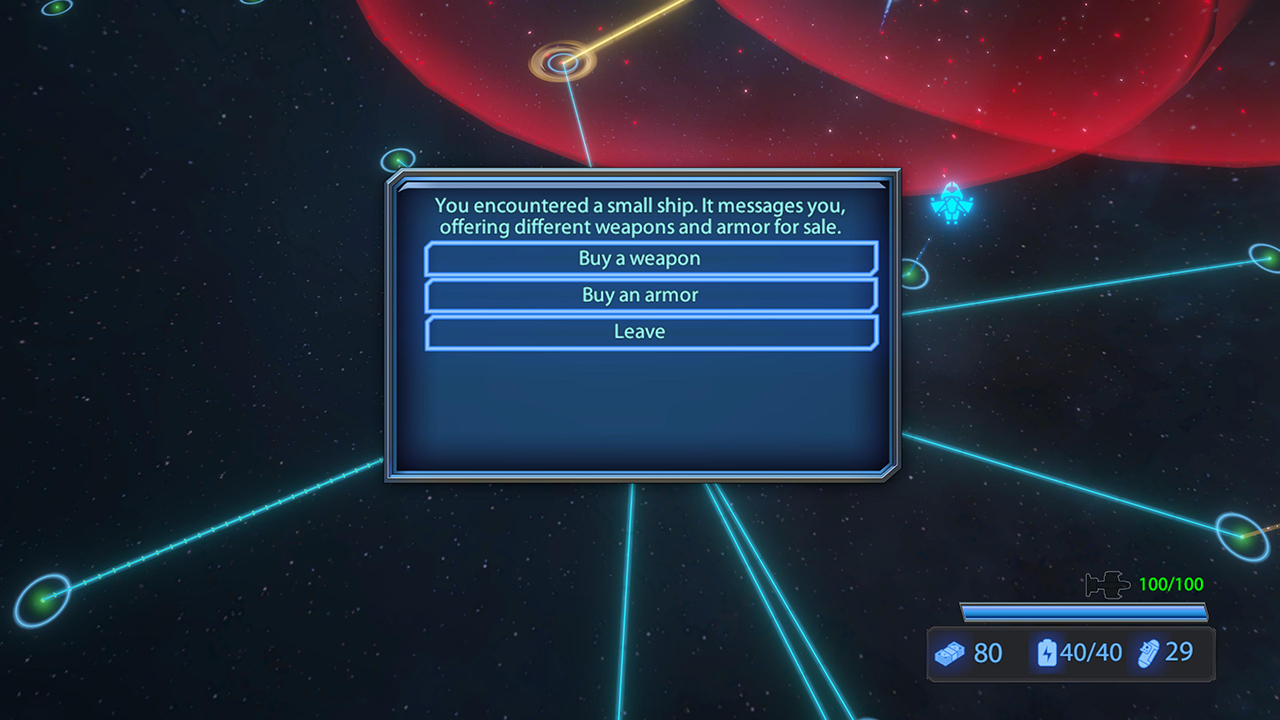
Task: Click the dark resource panel in the bottom-right
Action: pyautogui.click(x=1070, y=654)
